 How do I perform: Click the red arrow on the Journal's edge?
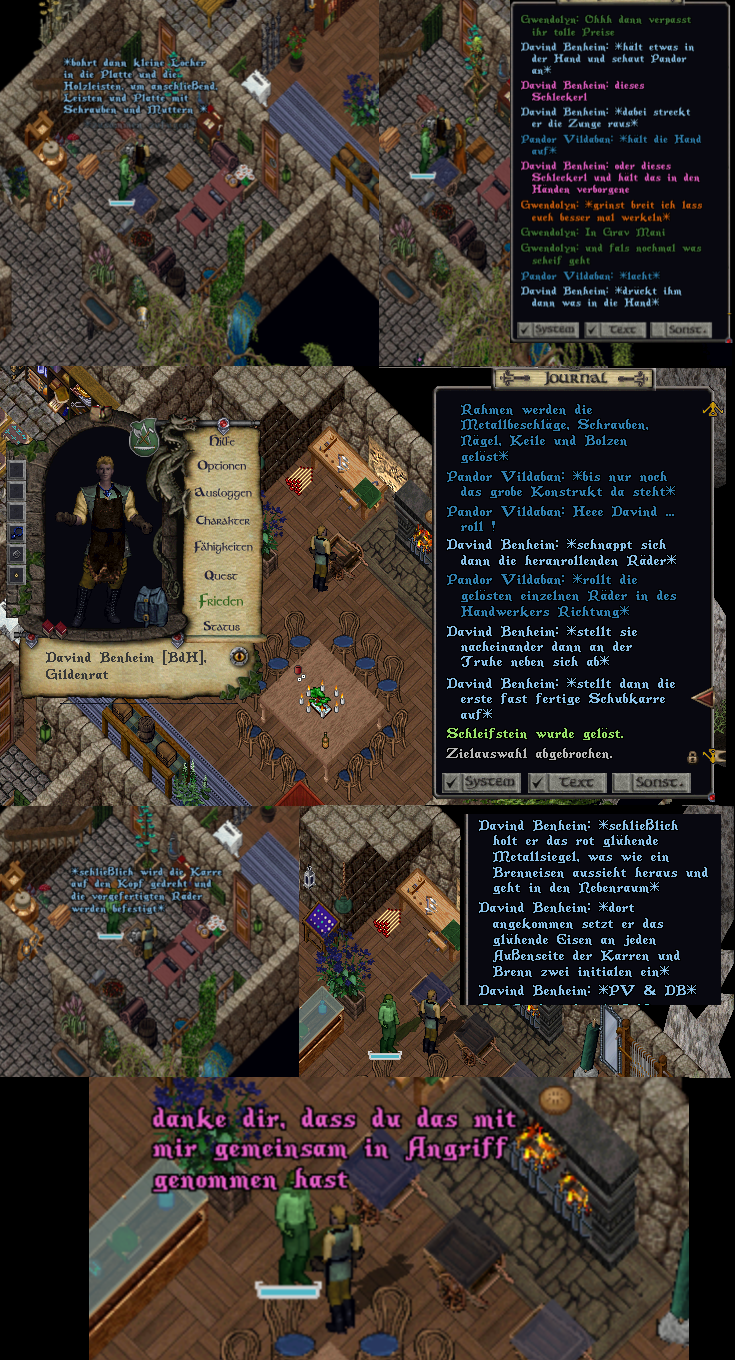pos(704,697)
